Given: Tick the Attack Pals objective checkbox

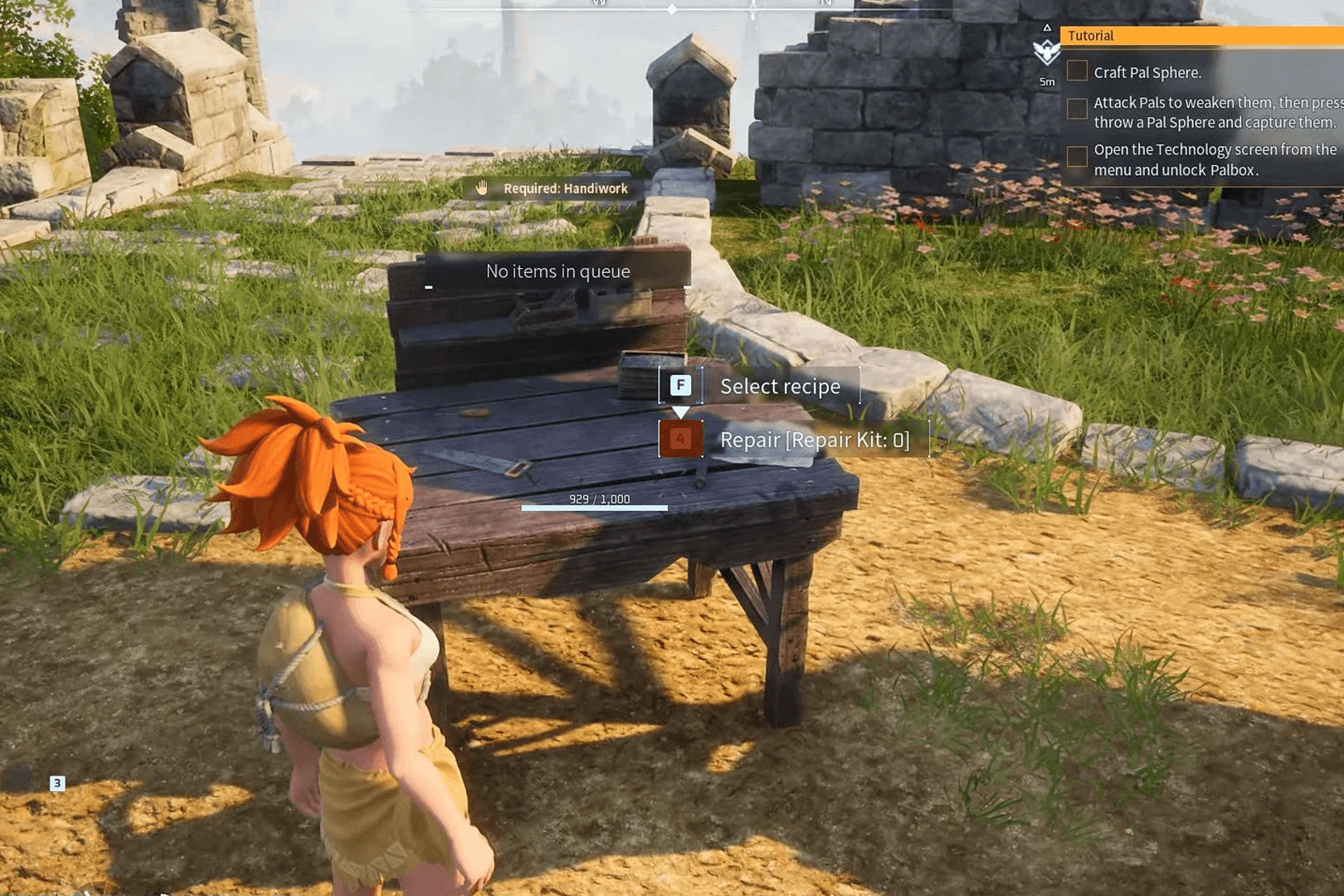Looking at the screenshot, I should point(1077,109).
